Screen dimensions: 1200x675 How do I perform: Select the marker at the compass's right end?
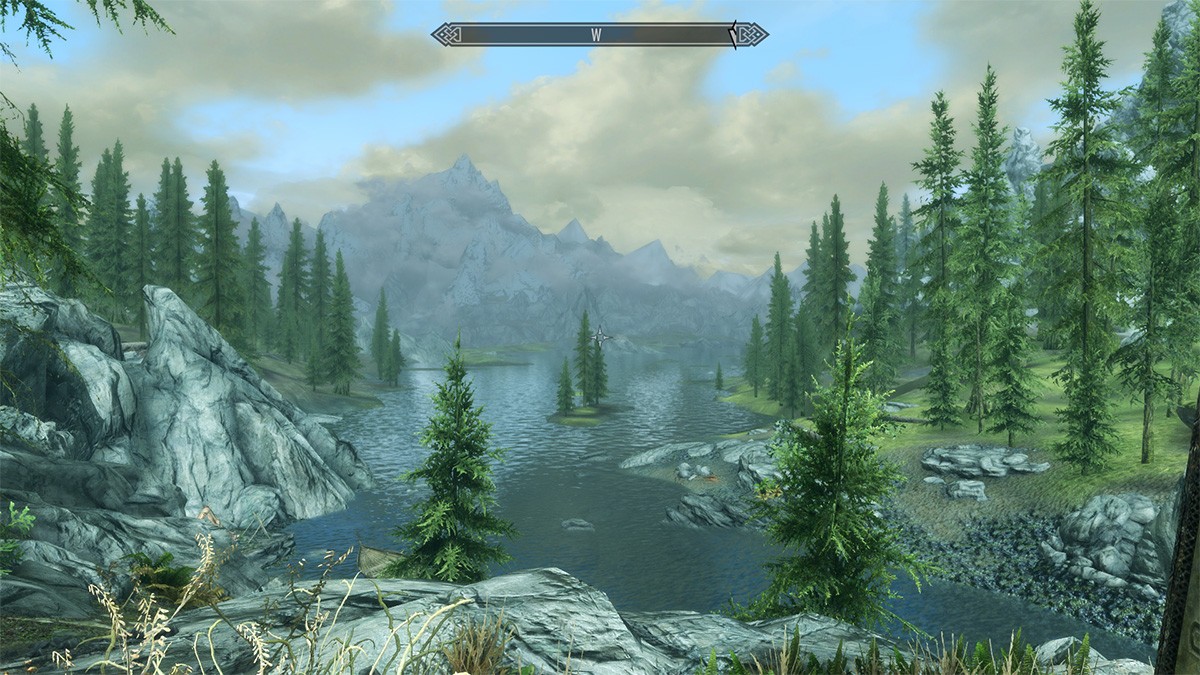point(733,34)
